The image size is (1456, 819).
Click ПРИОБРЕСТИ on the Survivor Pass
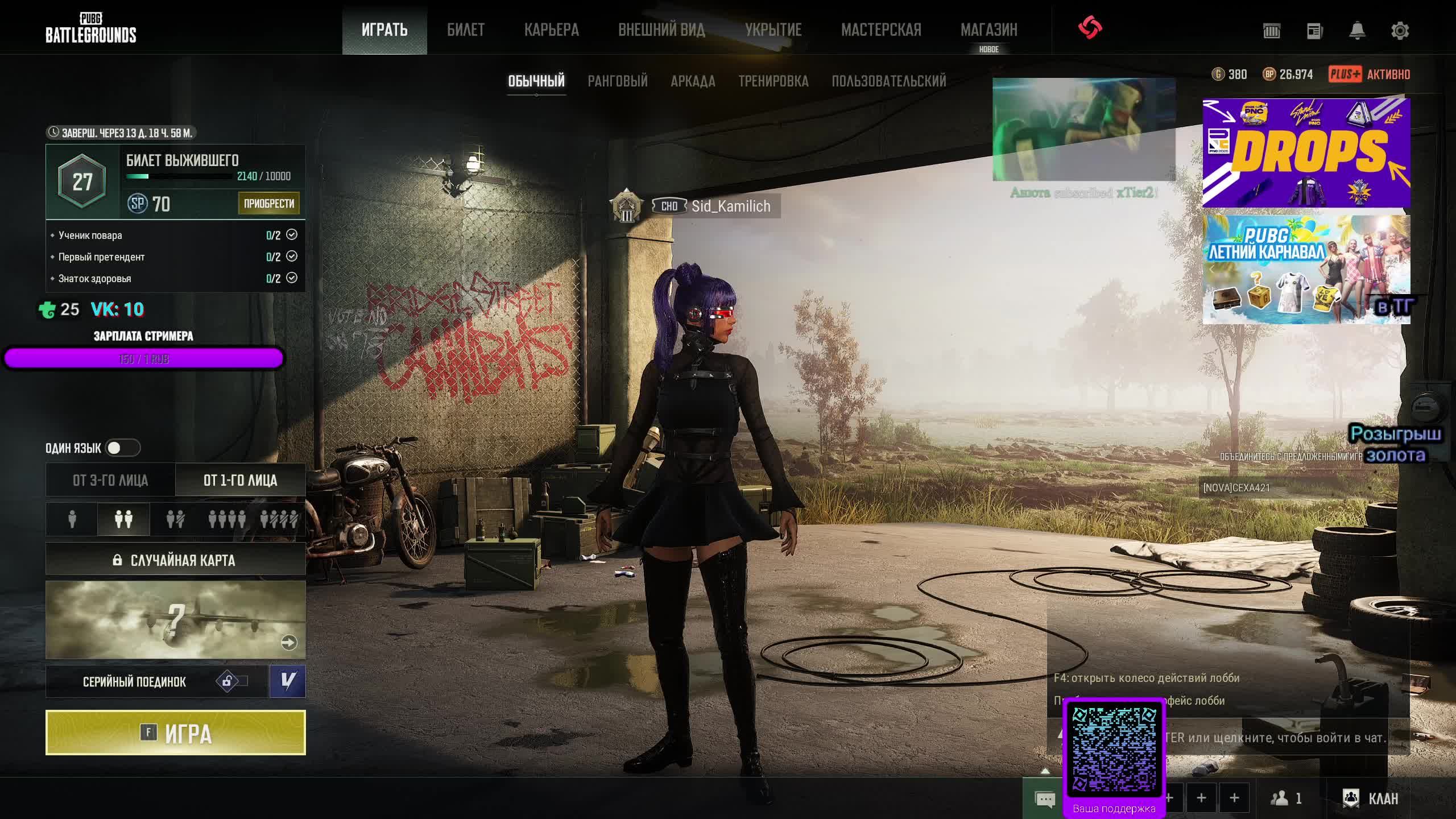(268, 203)
